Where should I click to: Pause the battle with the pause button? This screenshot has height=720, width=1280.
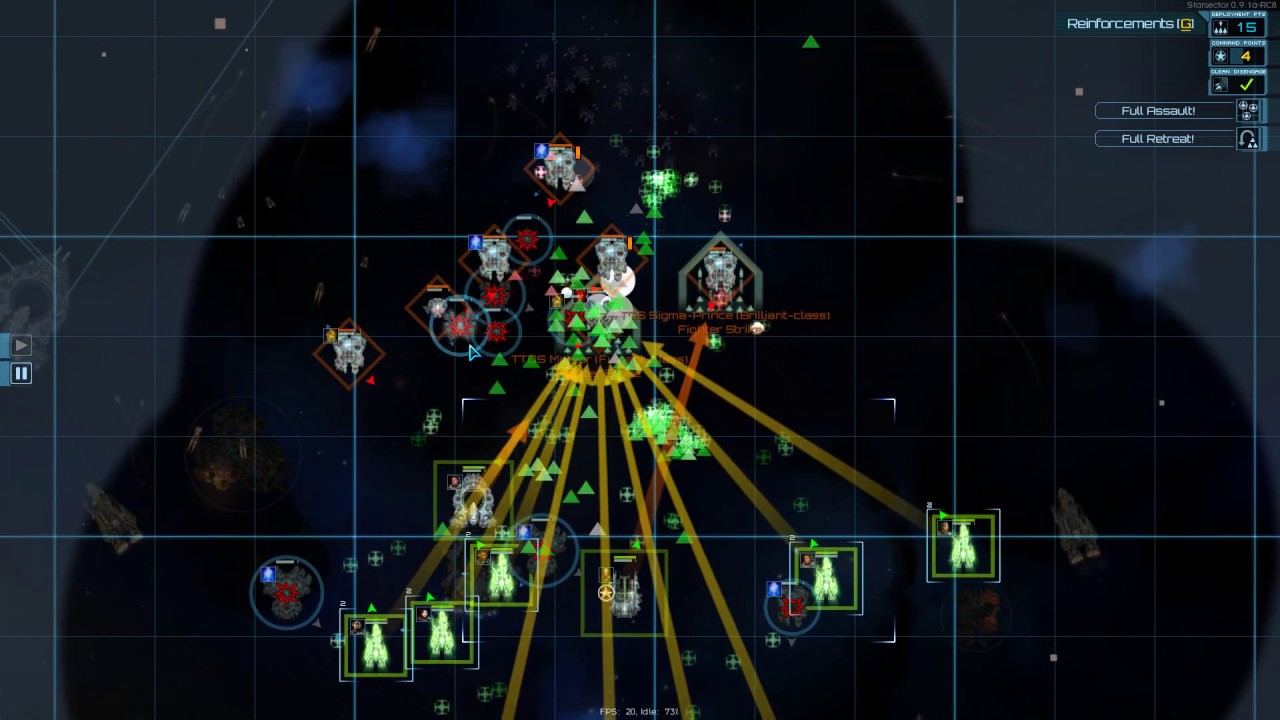pyautogui.click(x=21, y=374)
